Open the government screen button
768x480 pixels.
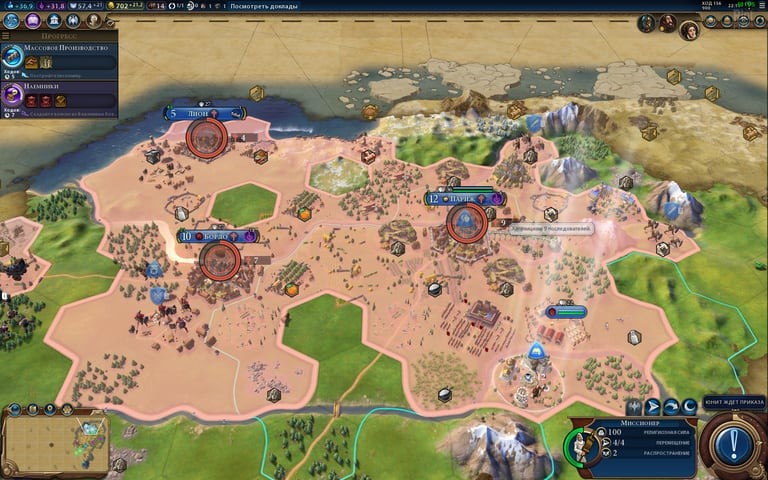[53, 20]
